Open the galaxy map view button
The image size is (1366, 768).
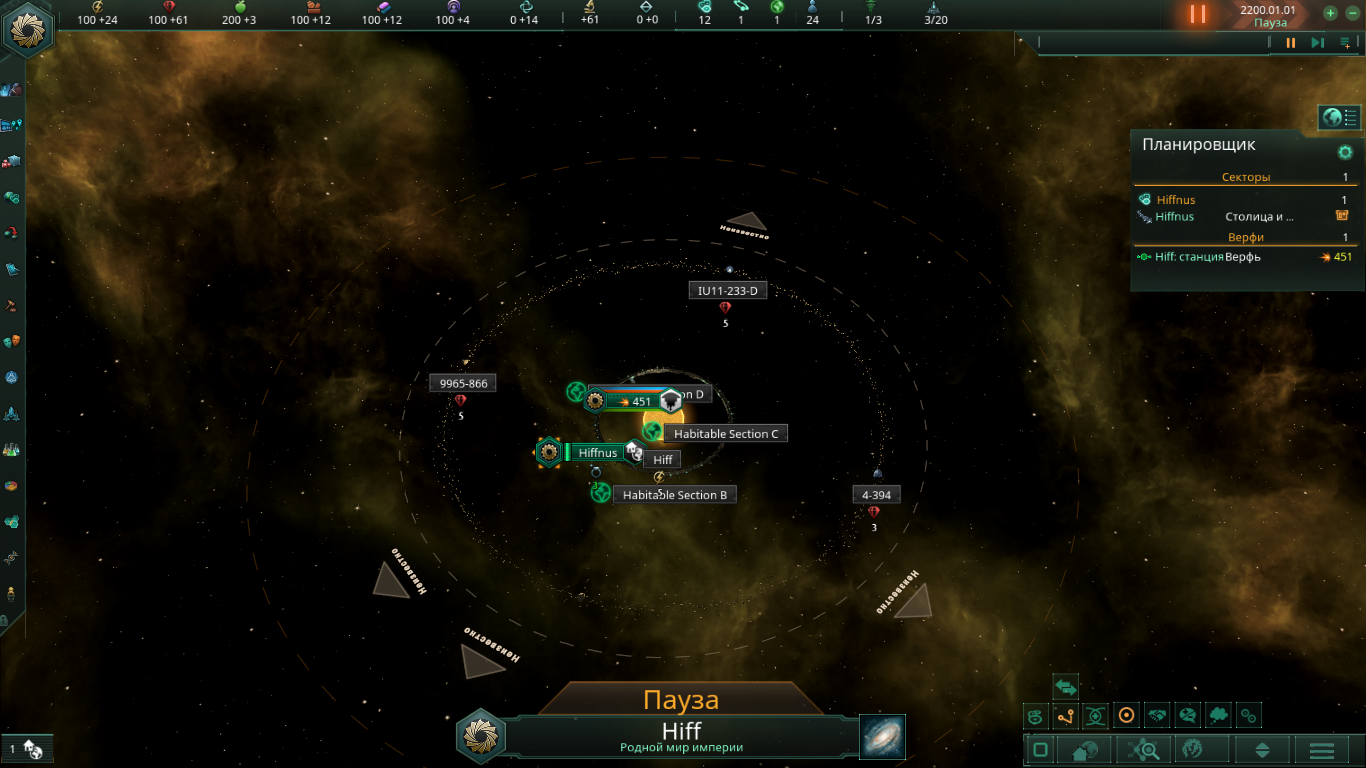(882, 737)
